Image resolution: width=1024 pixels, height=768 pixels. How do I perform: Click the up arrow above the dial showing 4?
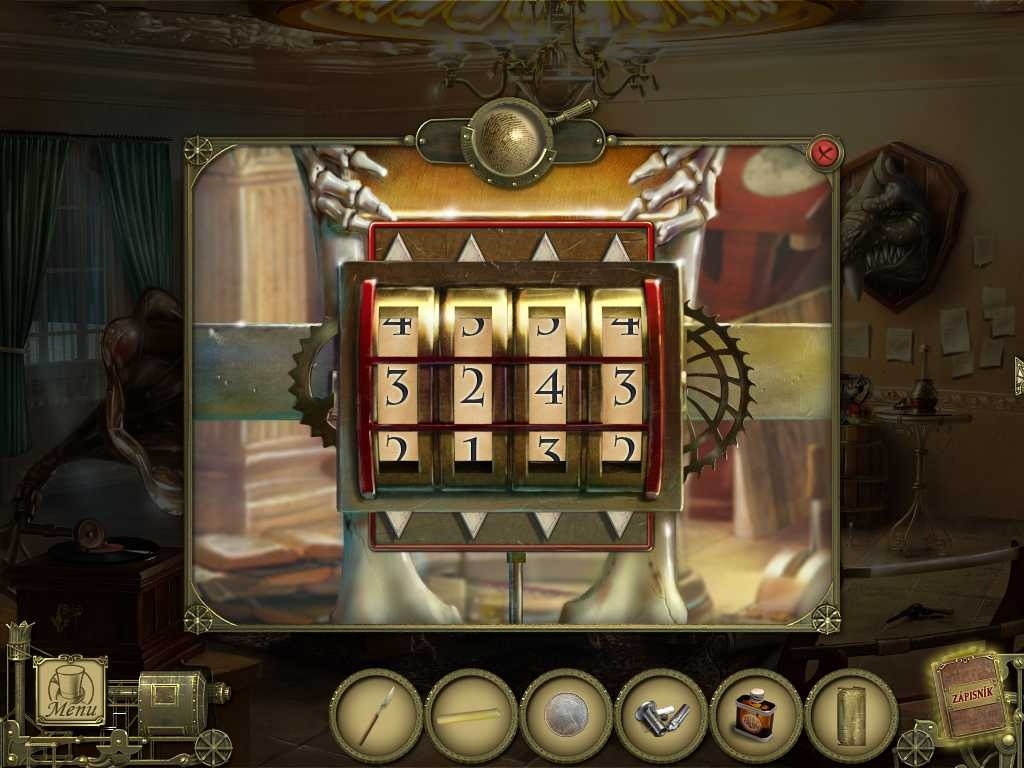[545, 248]
